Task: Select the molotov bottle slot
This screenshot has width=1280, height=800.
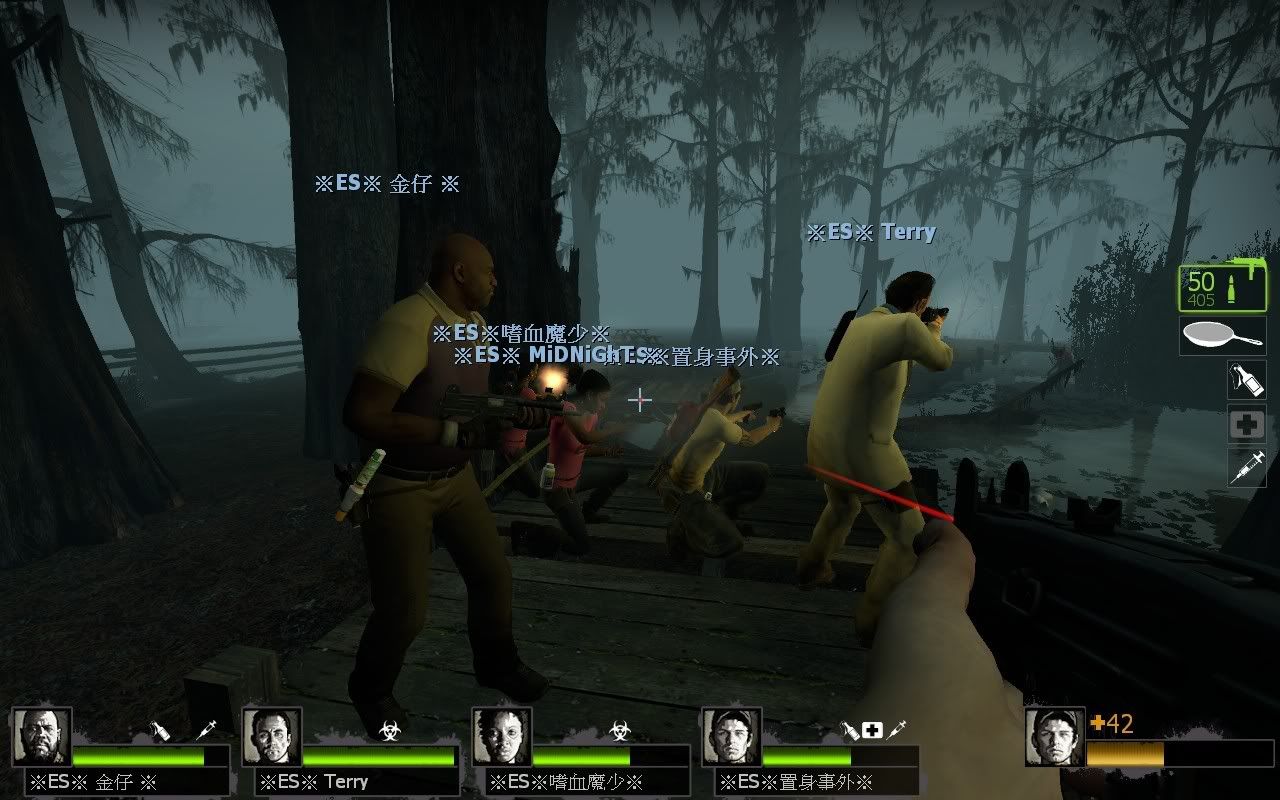Action: 1246,380
